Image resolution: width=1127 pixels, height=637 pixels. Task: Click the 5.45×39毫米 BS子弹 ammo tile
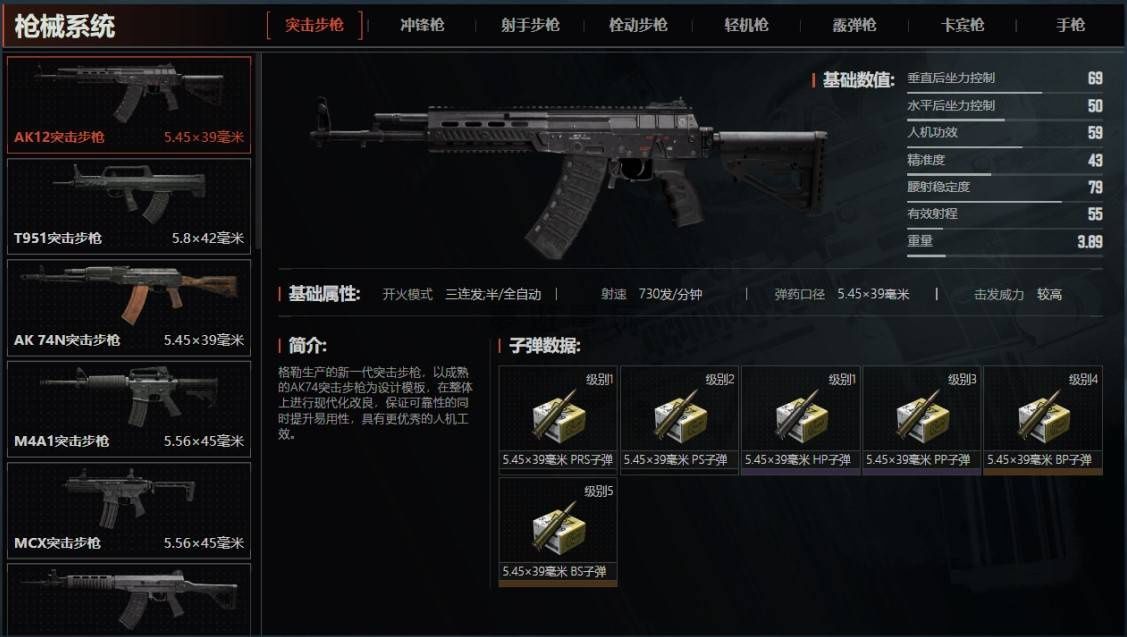[x=558, y=530]
